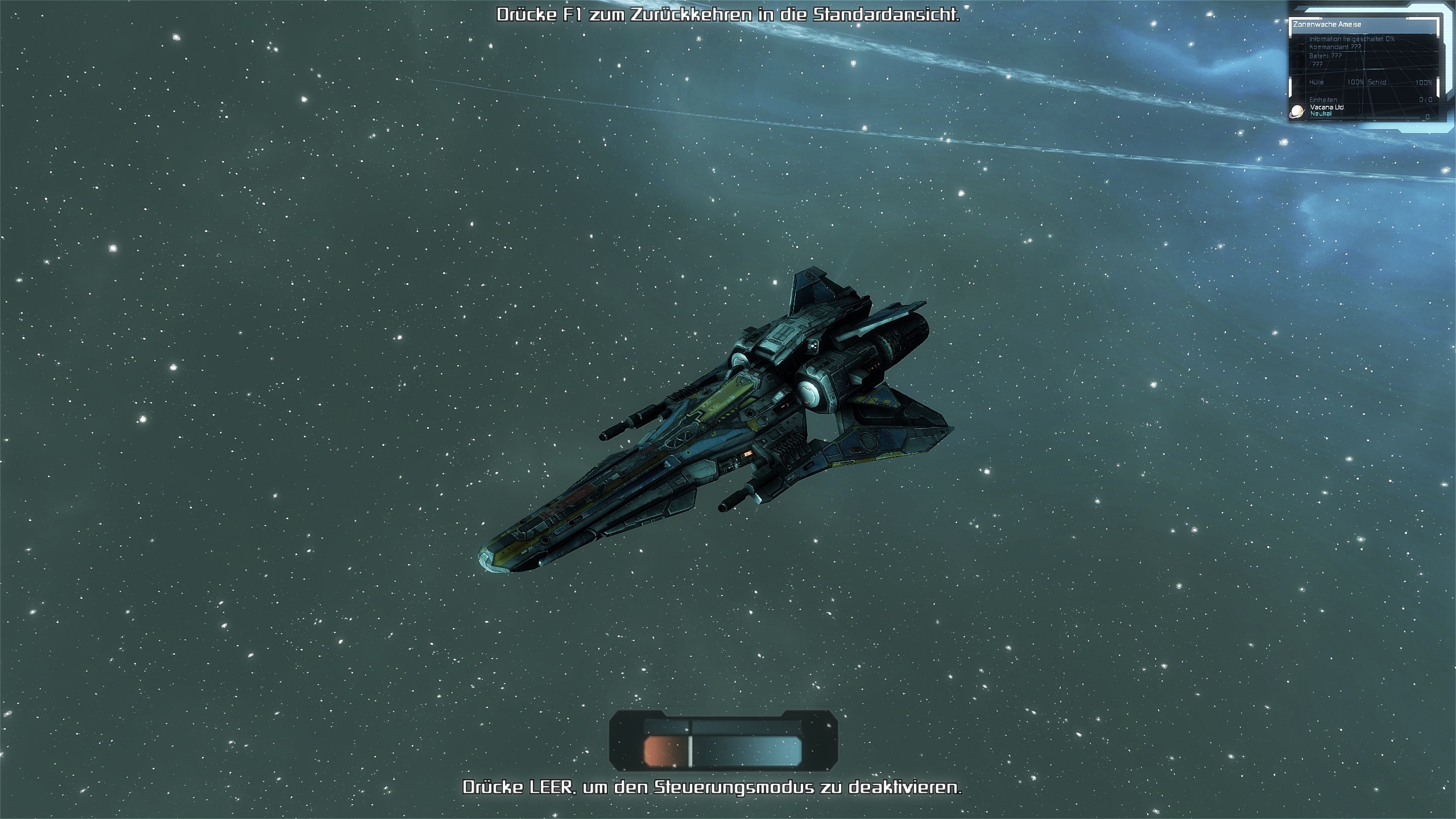Click the blue forward section of the speed bar
This screenshot has height=819, width=1456.
pyautogui.click(x=746, y=751)
